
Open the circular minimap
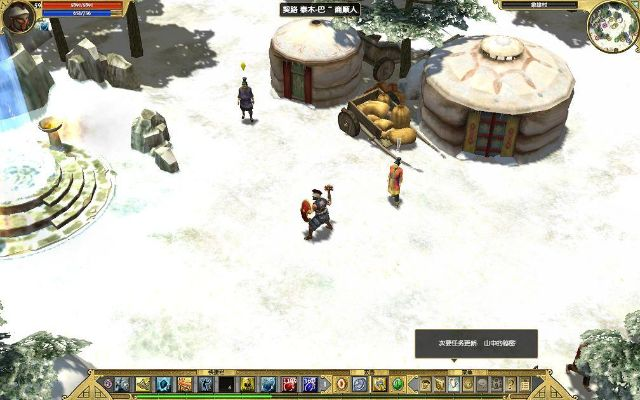[x=612, y=22]
